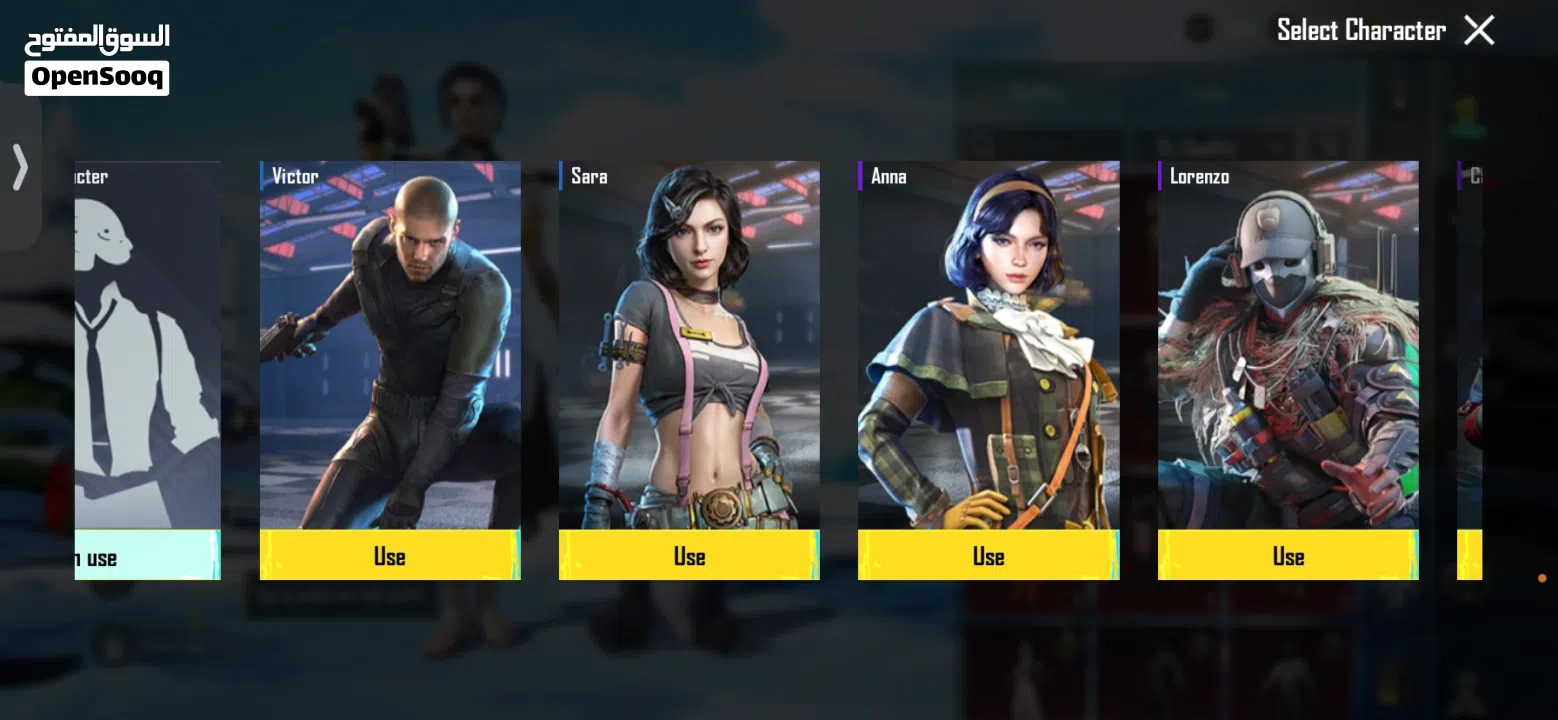This screenshot has width=1558, height=720.
Task: Click the yellow Use bar under Sara
Action: pyautogui.click(x=687, y=556)
